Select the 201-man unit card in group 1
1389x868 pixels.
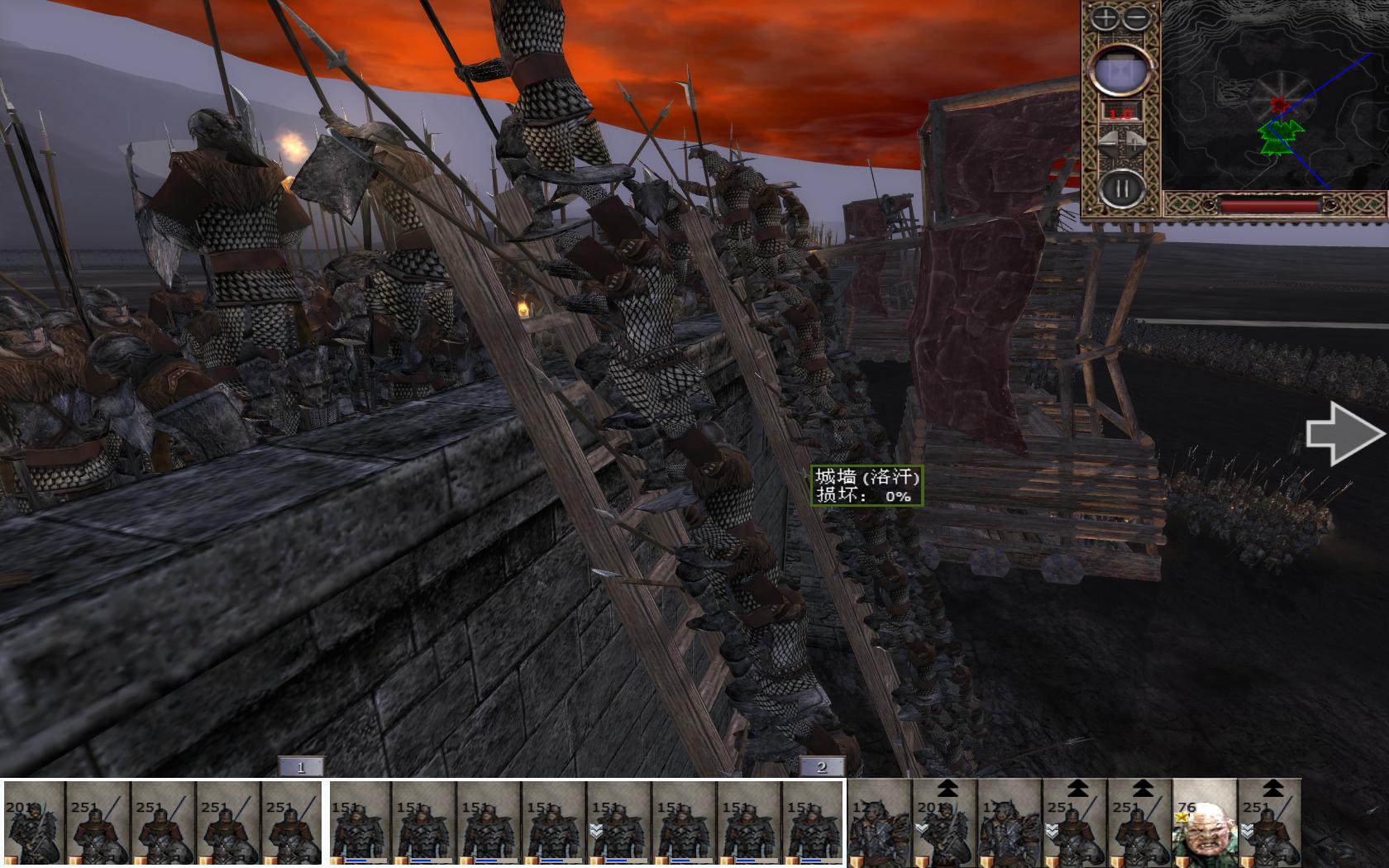tap(35, 824)
